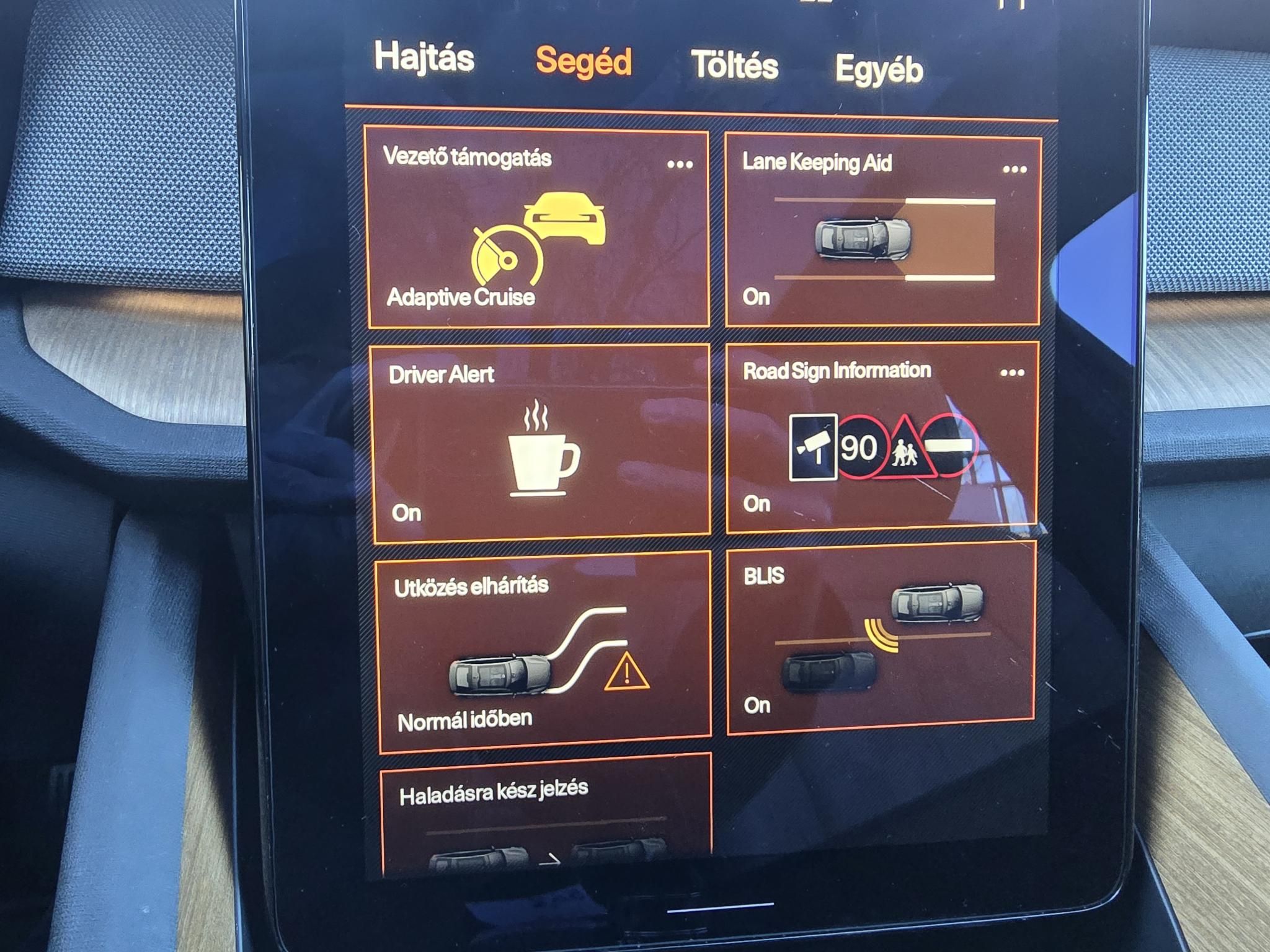Screen dimensions: 1270x952
Task: Toggle the BLIS blind spot tile
Action: (x=881, y=638)
